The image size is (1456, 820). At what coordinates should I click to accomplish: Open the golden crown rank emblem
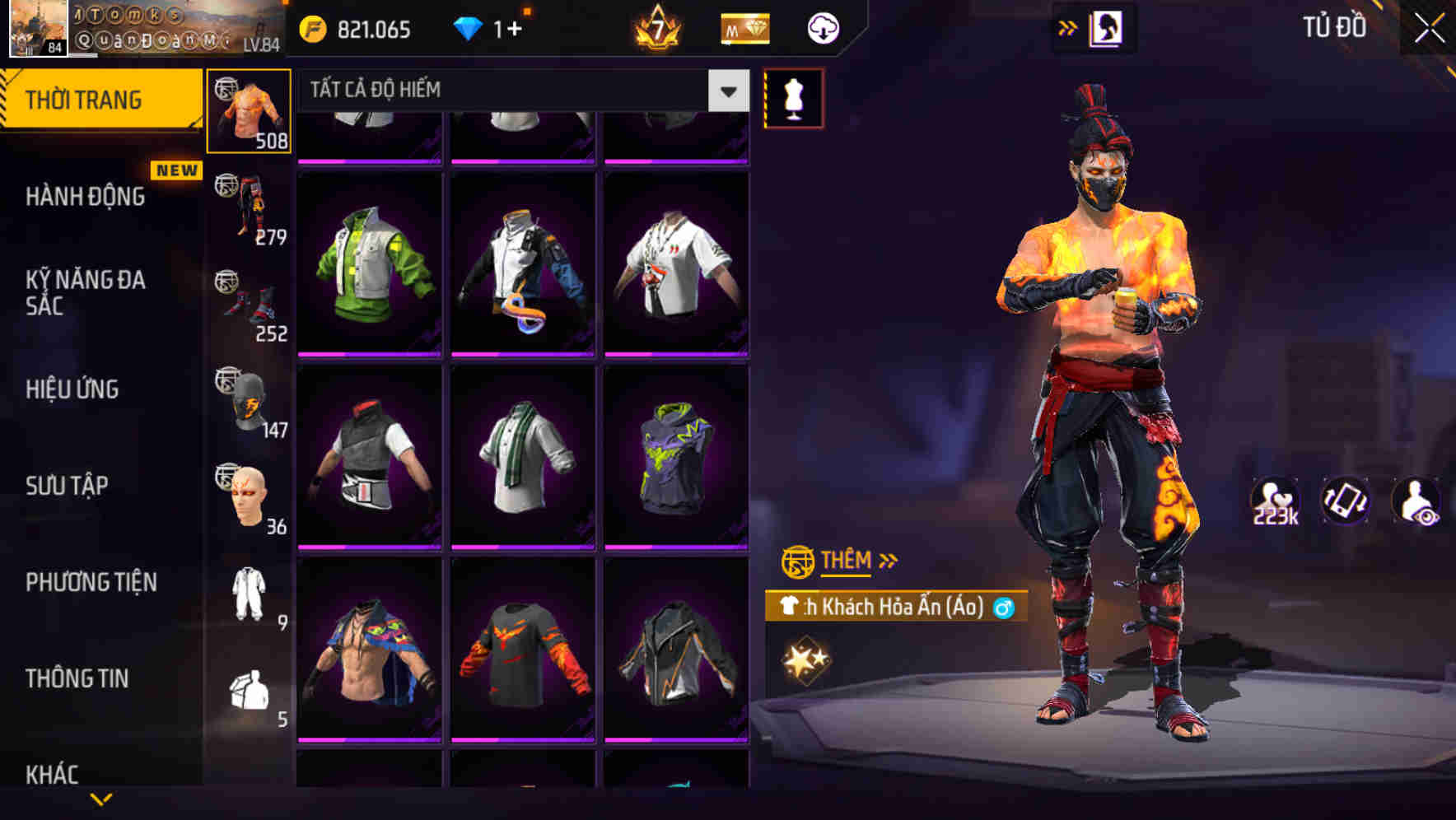(659, 27)
